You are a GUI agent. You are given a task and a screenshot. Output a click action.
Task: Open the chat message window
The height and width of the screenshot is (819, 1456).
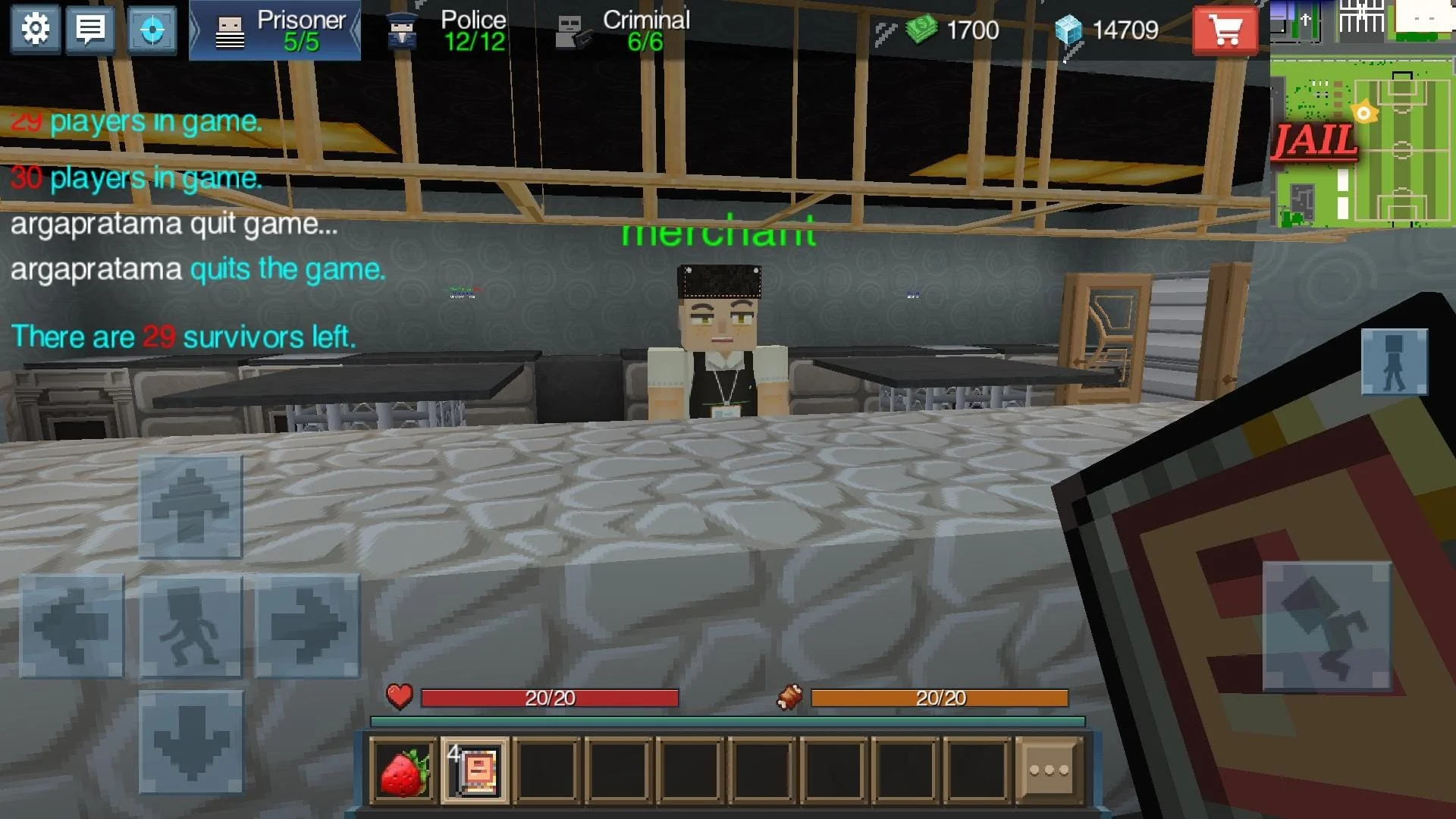(x=90, y=30)
